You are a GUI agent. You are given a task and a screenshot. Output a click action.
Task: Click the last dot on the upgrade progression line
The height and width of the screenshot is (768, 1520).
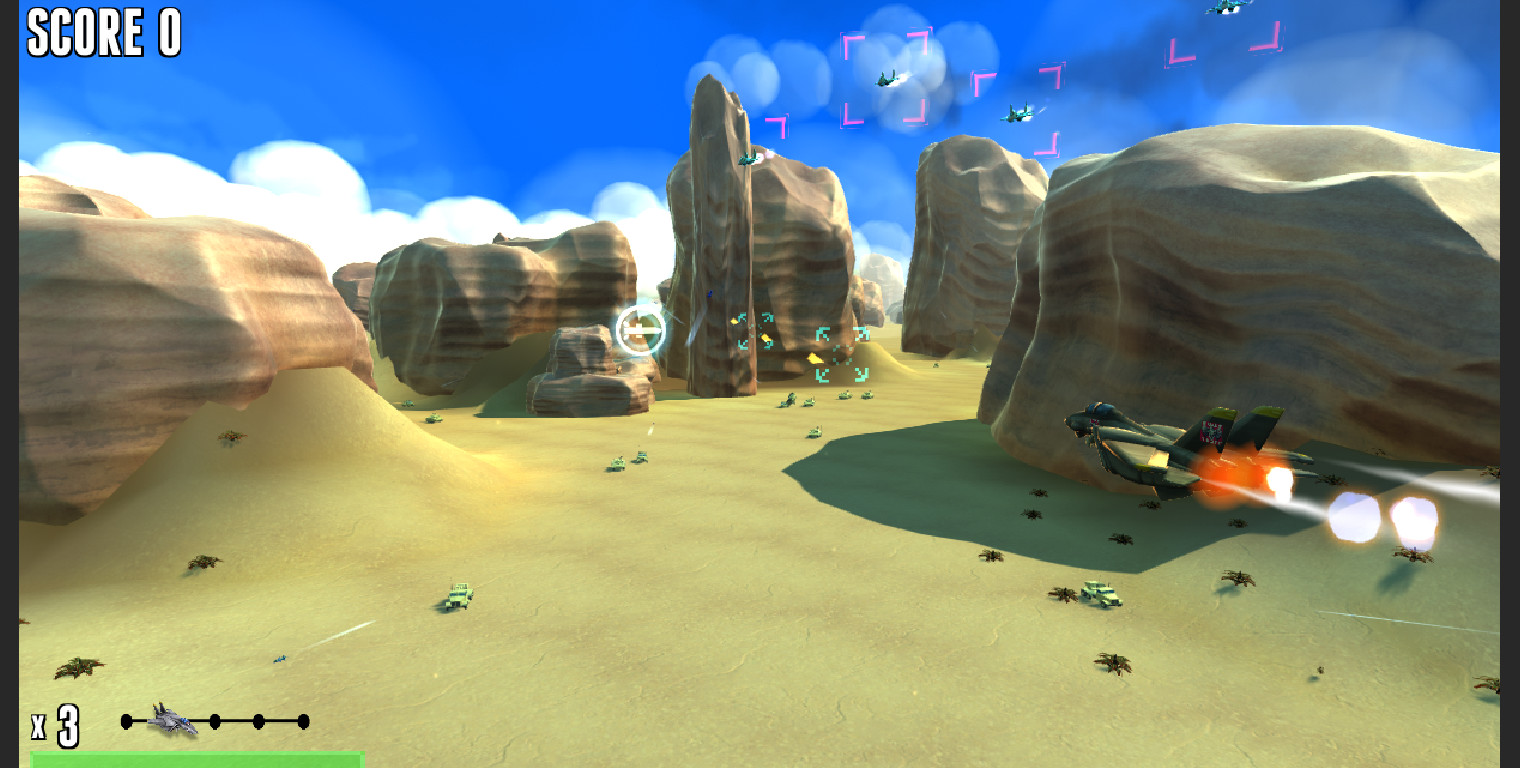[x=303, y=720]
